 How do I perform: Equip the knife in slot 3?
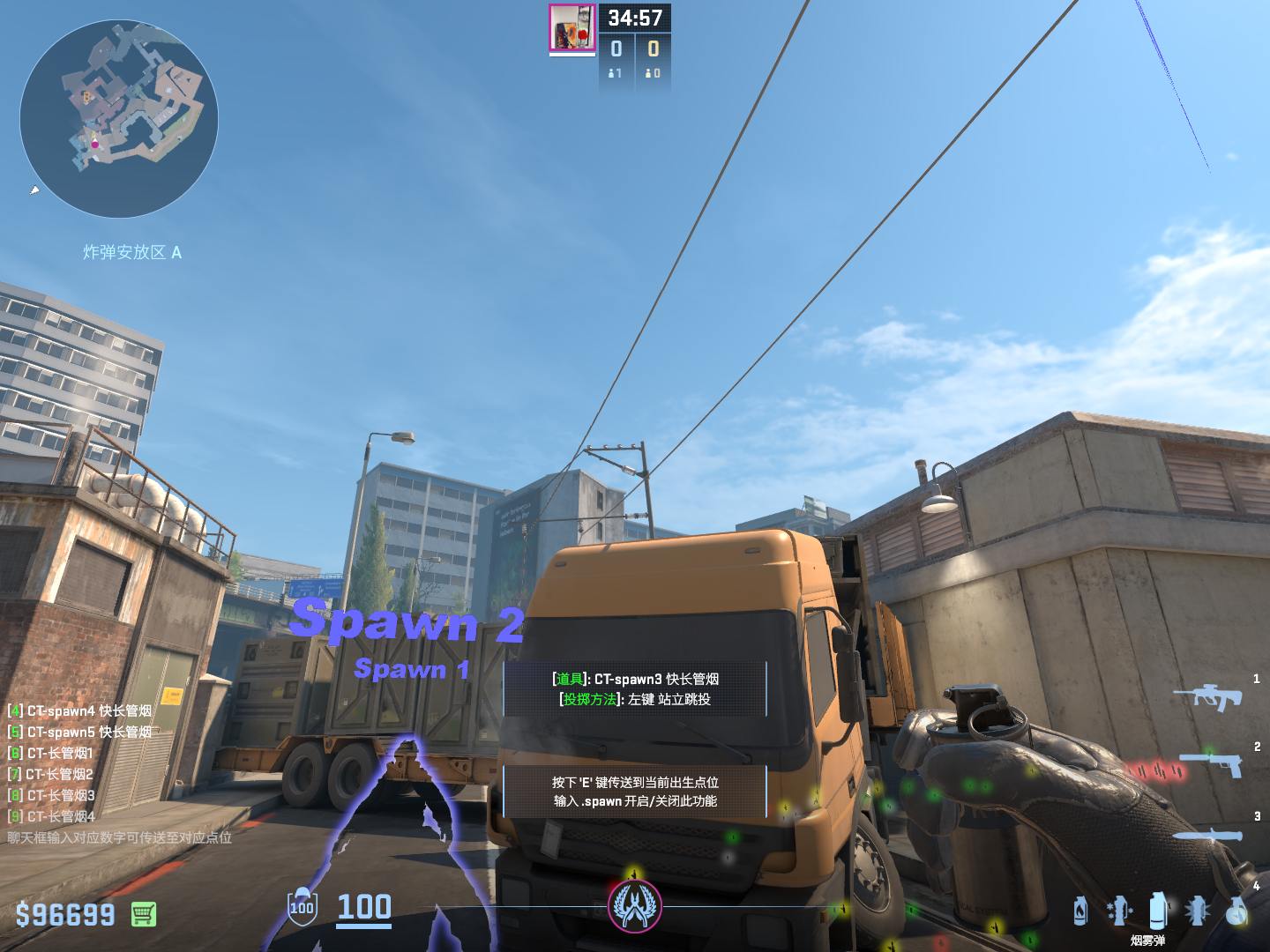(x=1208, y=835)
